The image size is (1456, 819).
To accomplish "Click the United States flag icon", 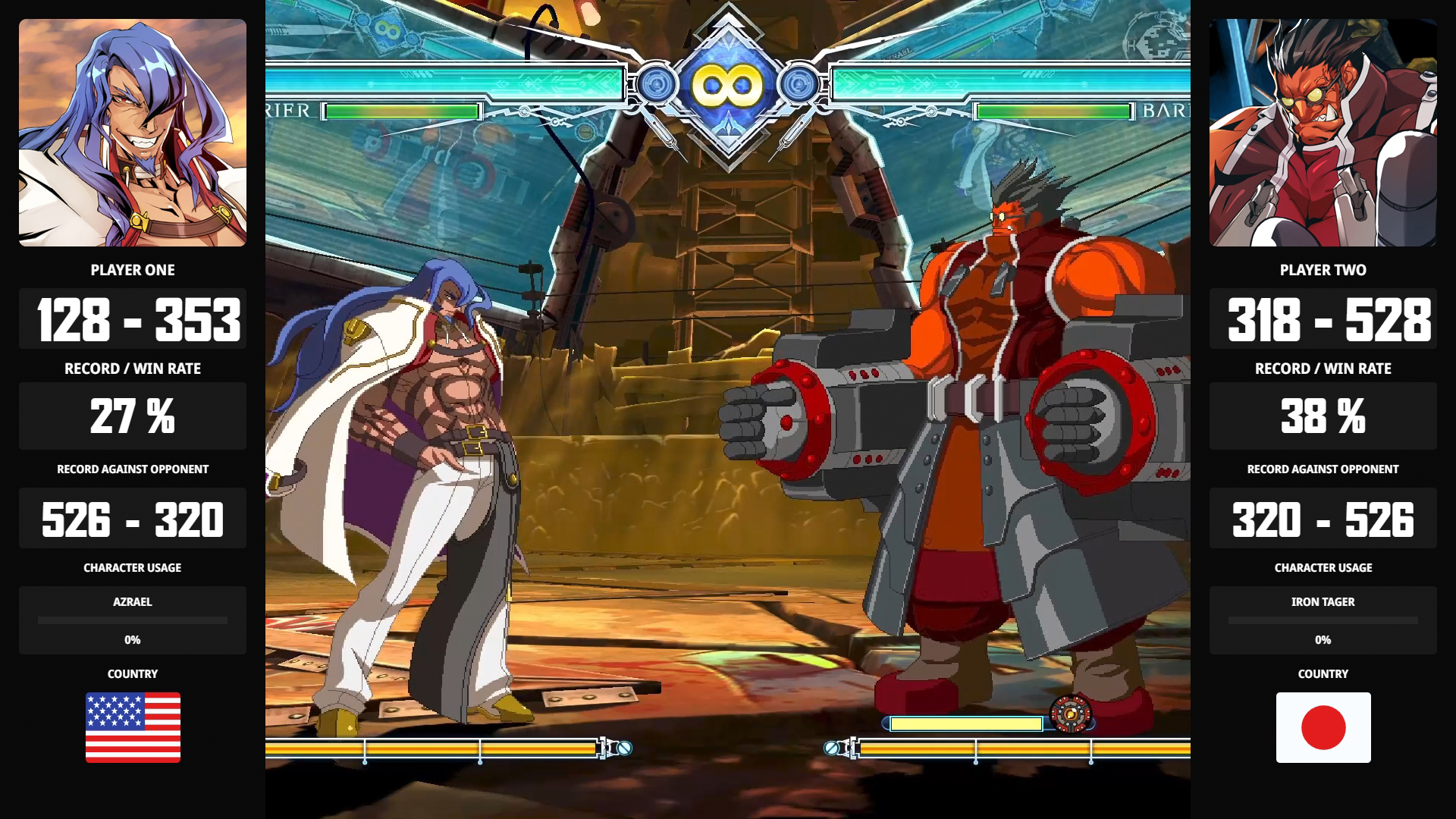I will (133, 727).
